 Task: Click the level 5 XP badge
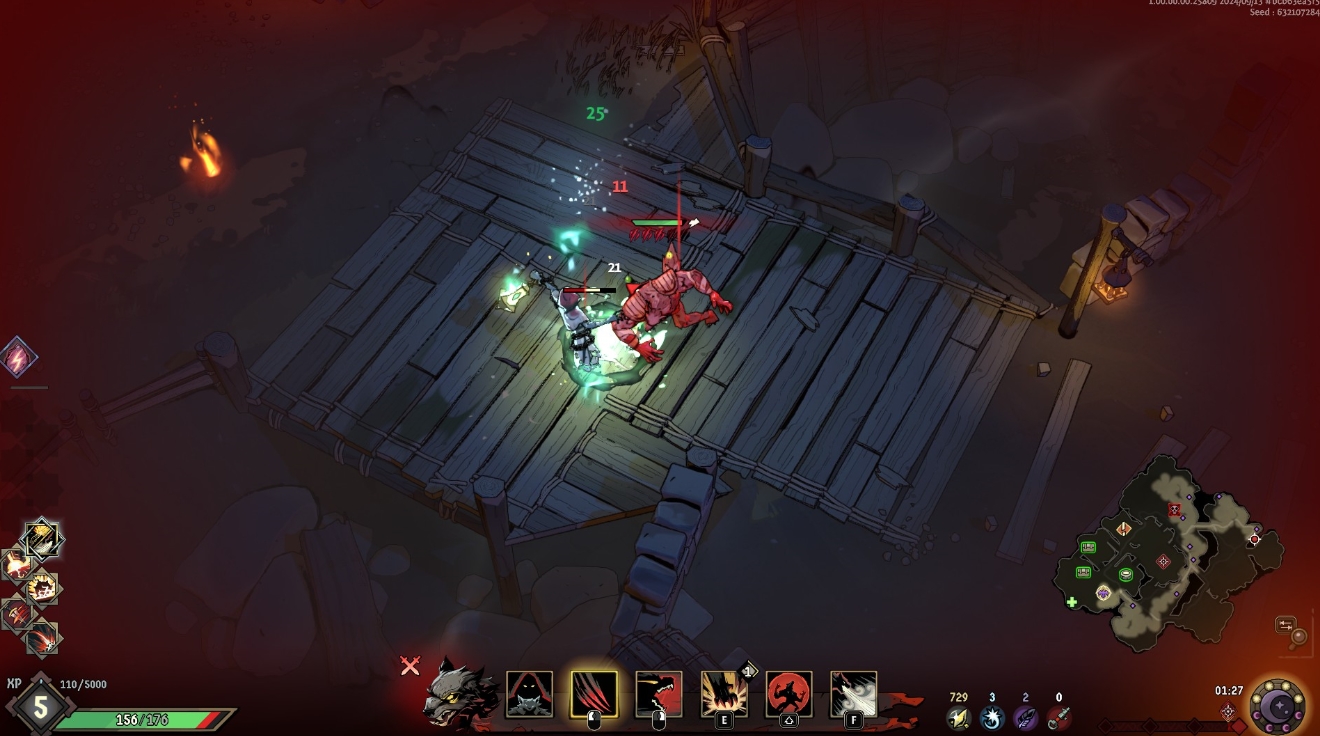tap(40, 707)
